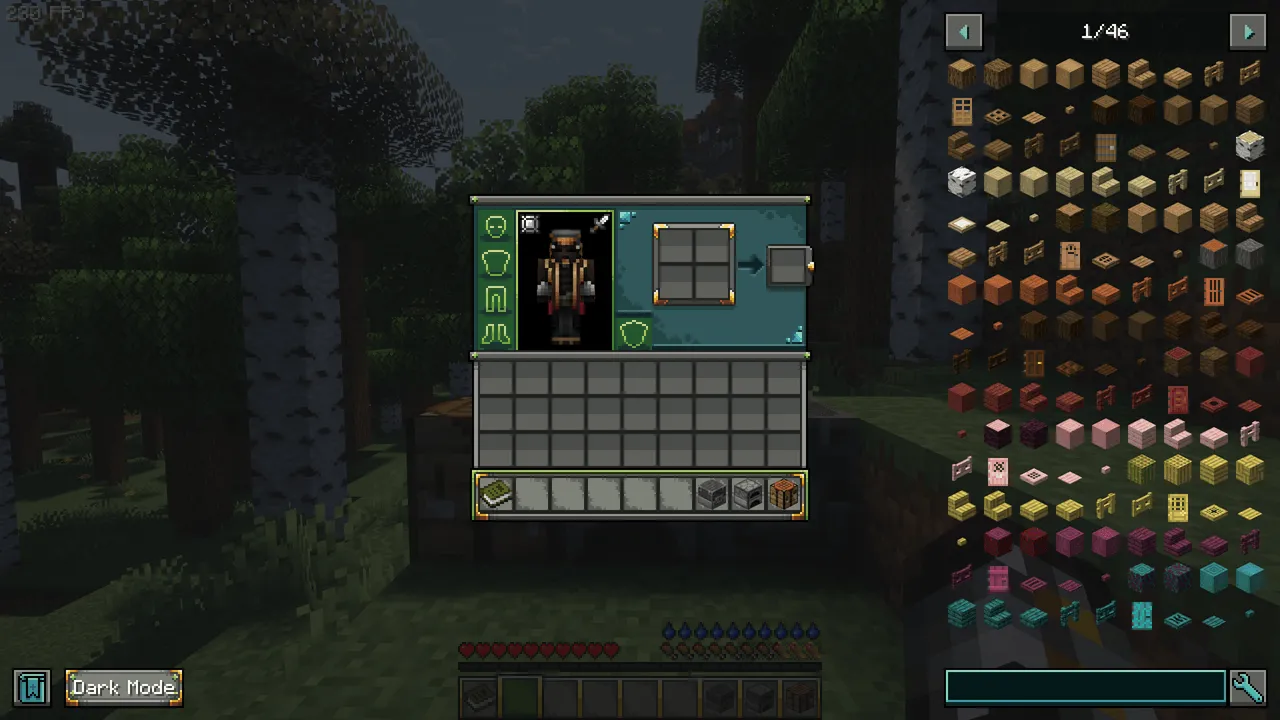Select the crafting table in the last hotbar slot
Image resolution: width=1280 pixels, height=720 pixels.
(784, 493)
